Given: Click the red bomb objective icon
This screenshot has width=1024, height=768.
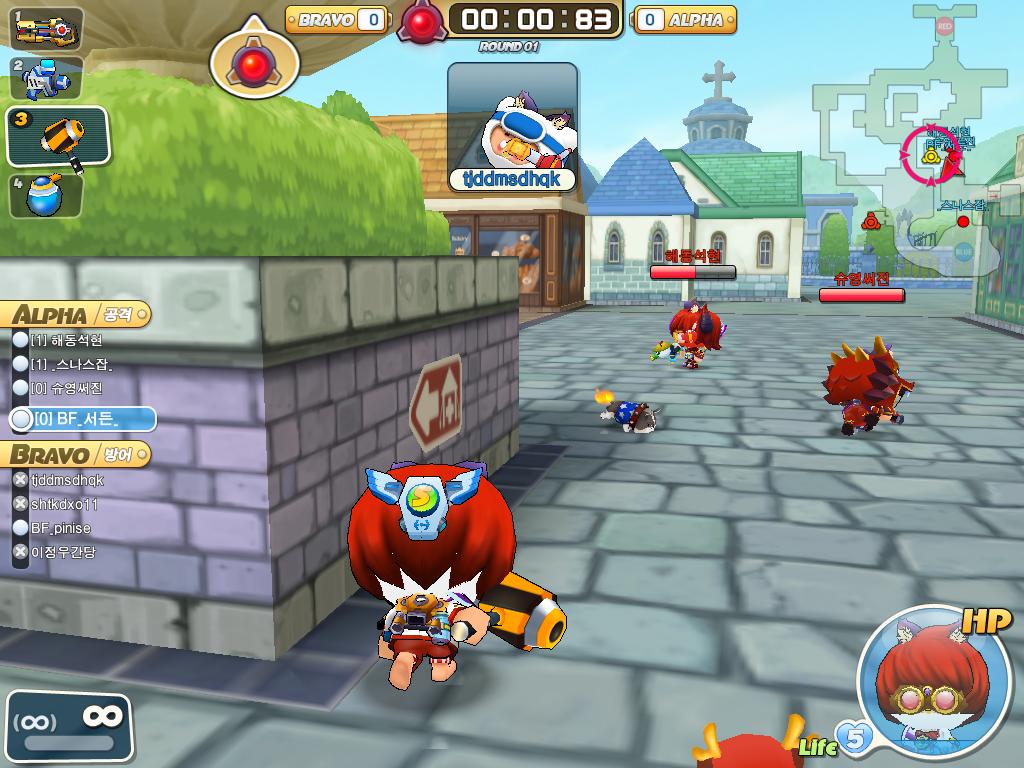Looking at the screenshot, I should (x=254, y=63).
